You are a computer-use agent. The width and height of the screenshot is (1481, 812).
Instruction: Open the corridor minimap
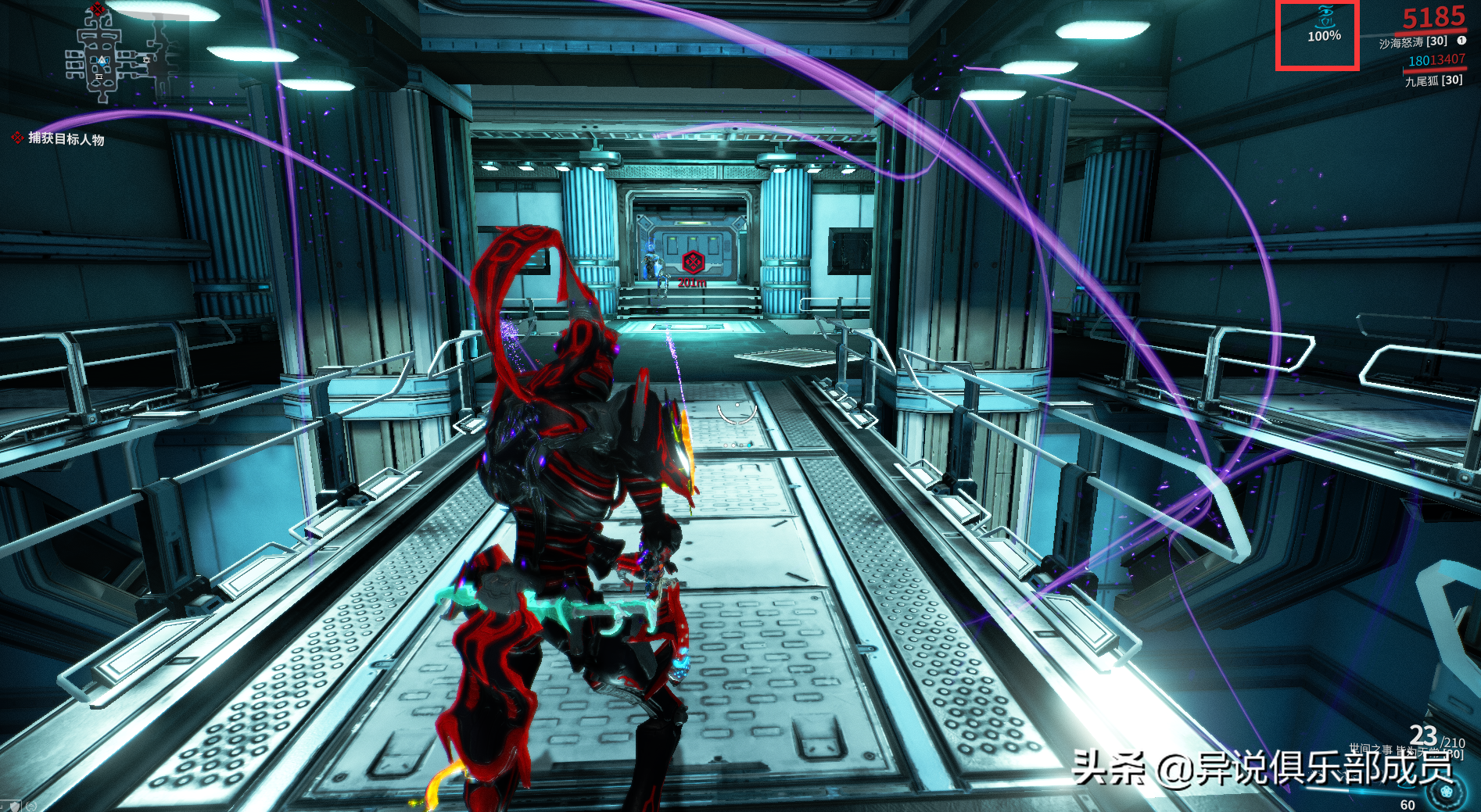(117, 55)
